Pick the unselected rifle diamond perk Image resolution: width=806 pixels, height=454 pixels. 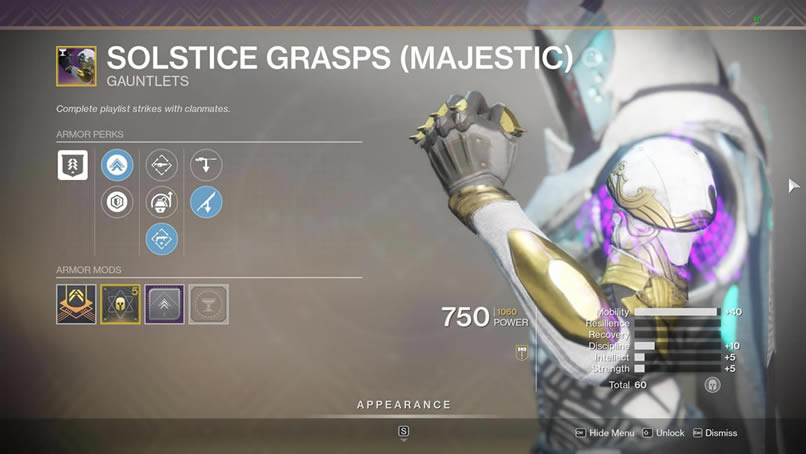[x=161, y=165]
